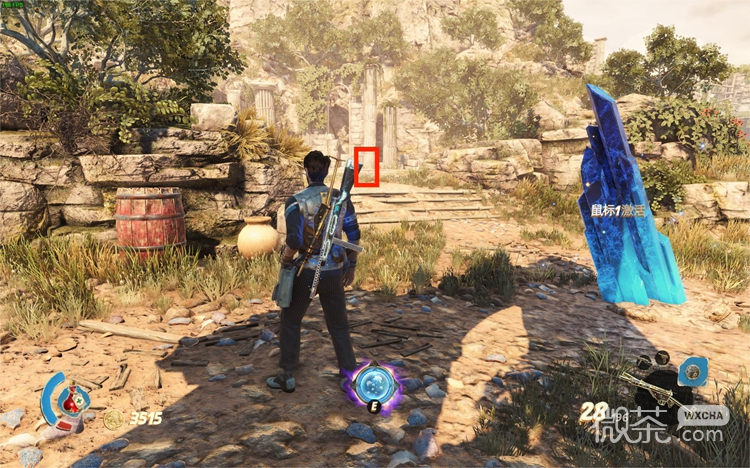Click the blue grenade item slot
The width and height of the screenshot is (750, 468).
pyautogui.click(x=691, y=372)
